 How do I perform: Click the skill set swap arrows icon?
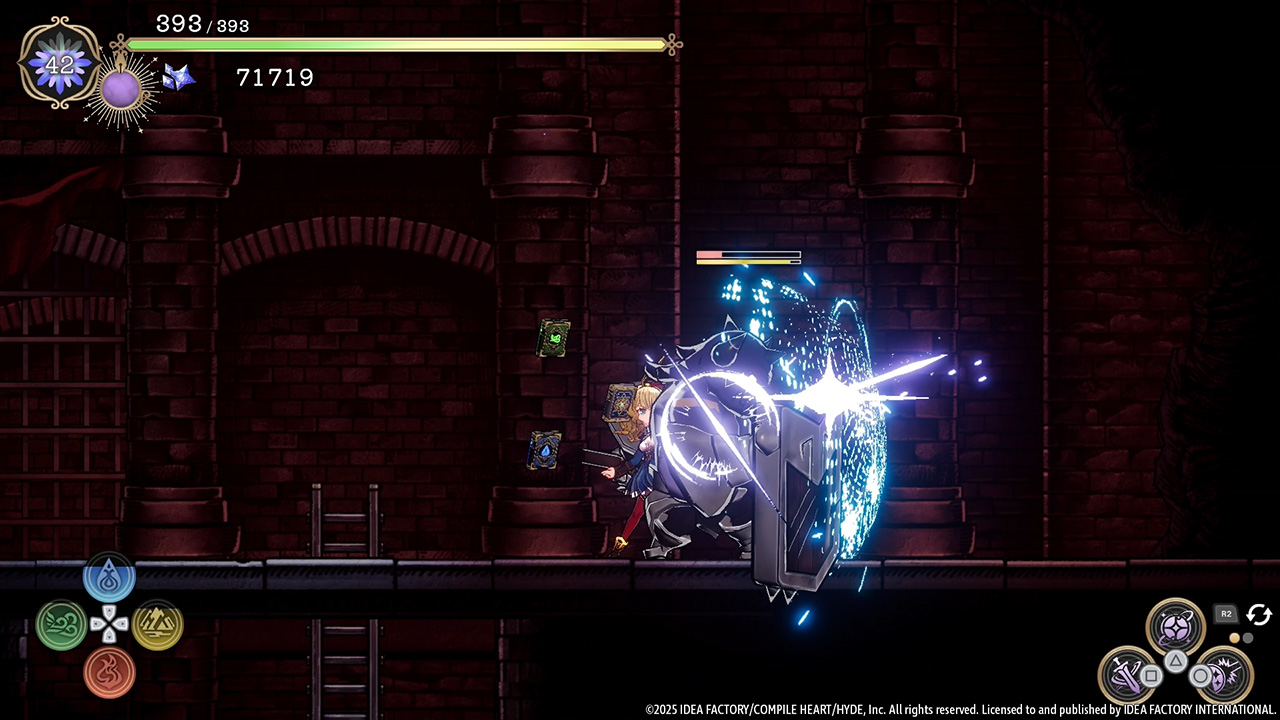(1258, 615)
